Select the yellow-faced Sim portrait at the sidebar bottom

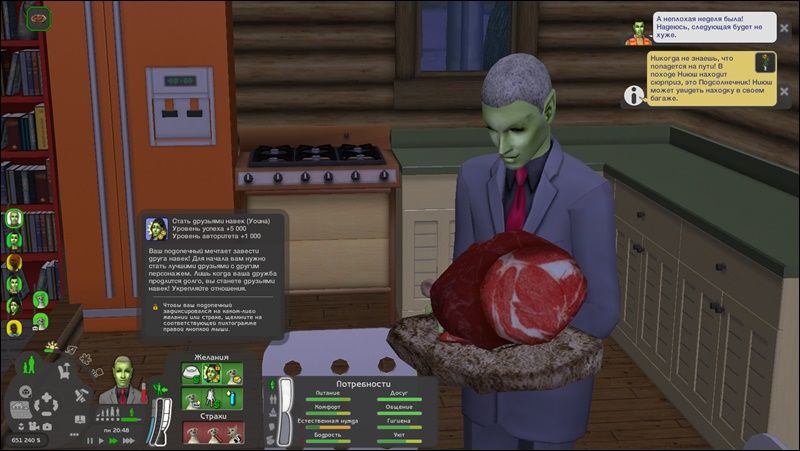14,328
